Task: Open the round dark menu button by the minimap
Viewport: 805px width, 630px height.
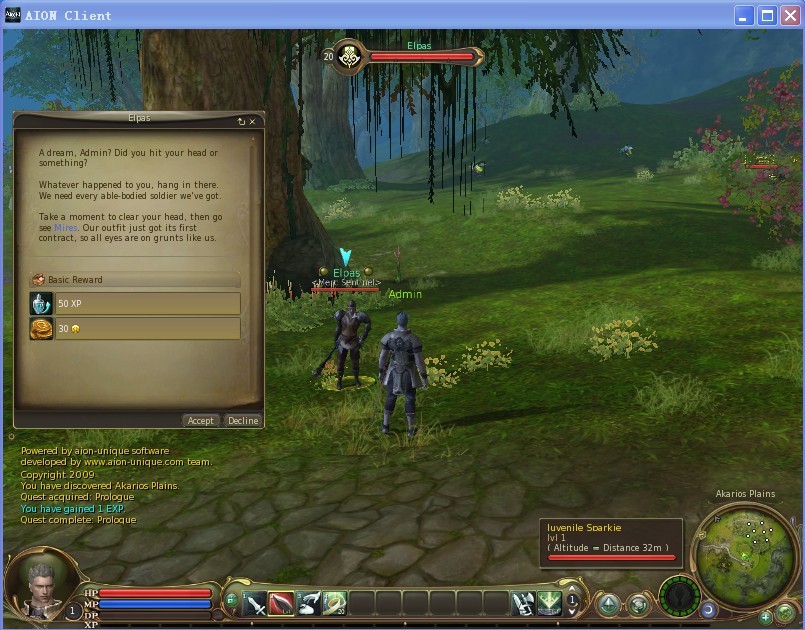Action: [679, 596]
